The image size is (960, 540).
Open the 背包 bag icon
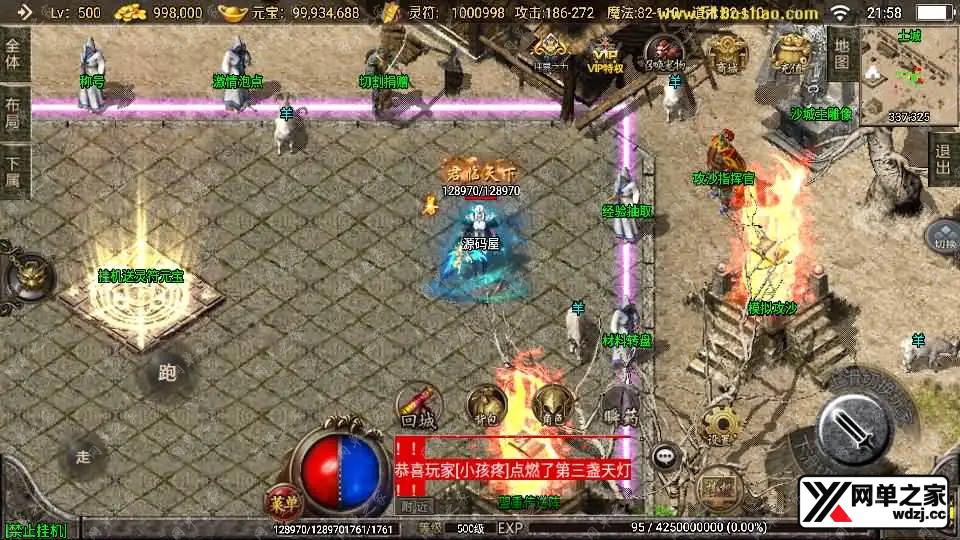pos(486,404)
